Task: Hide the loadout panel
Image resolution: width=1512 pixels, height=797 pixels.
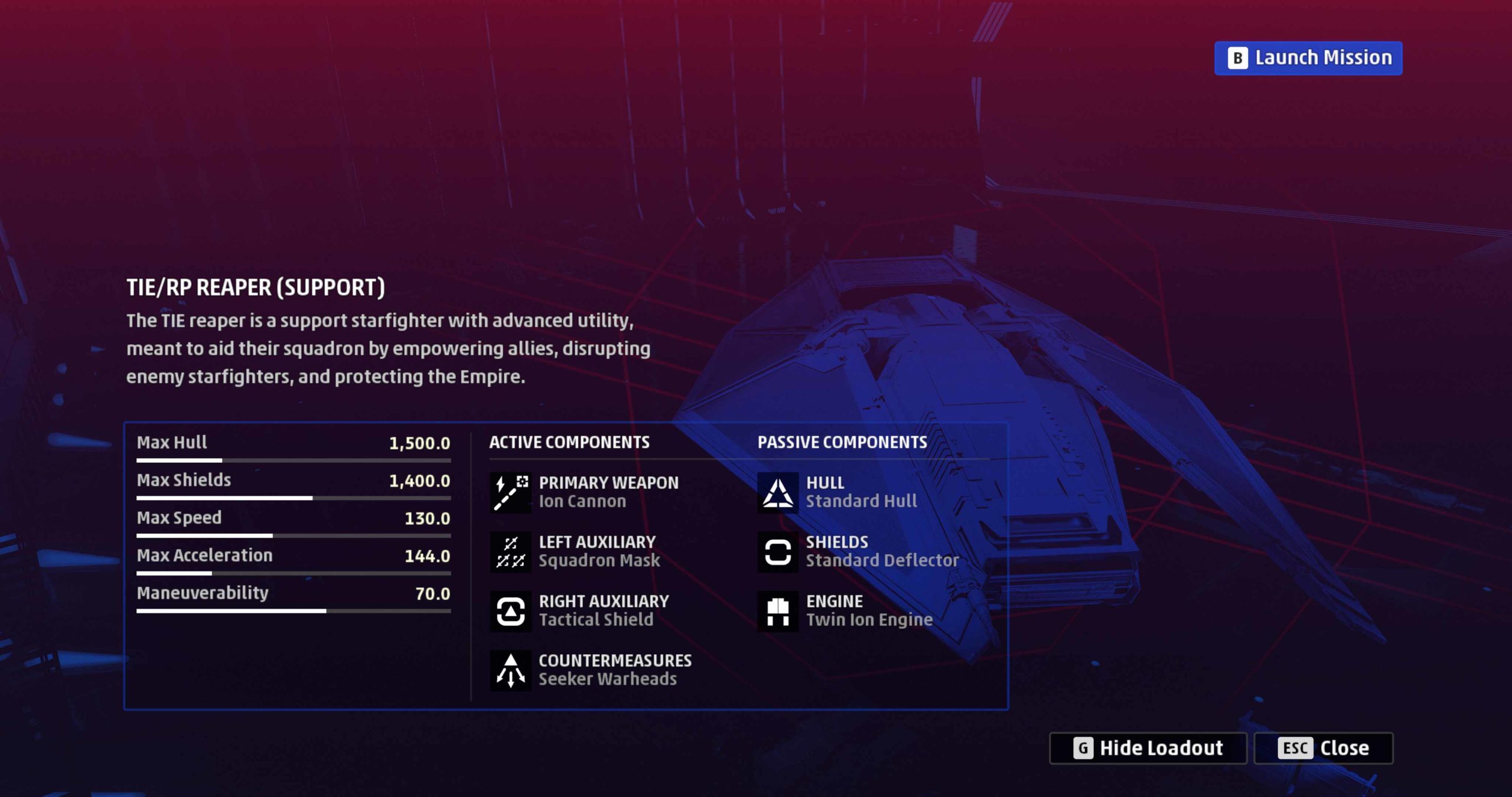Action: pos(1148,748)
